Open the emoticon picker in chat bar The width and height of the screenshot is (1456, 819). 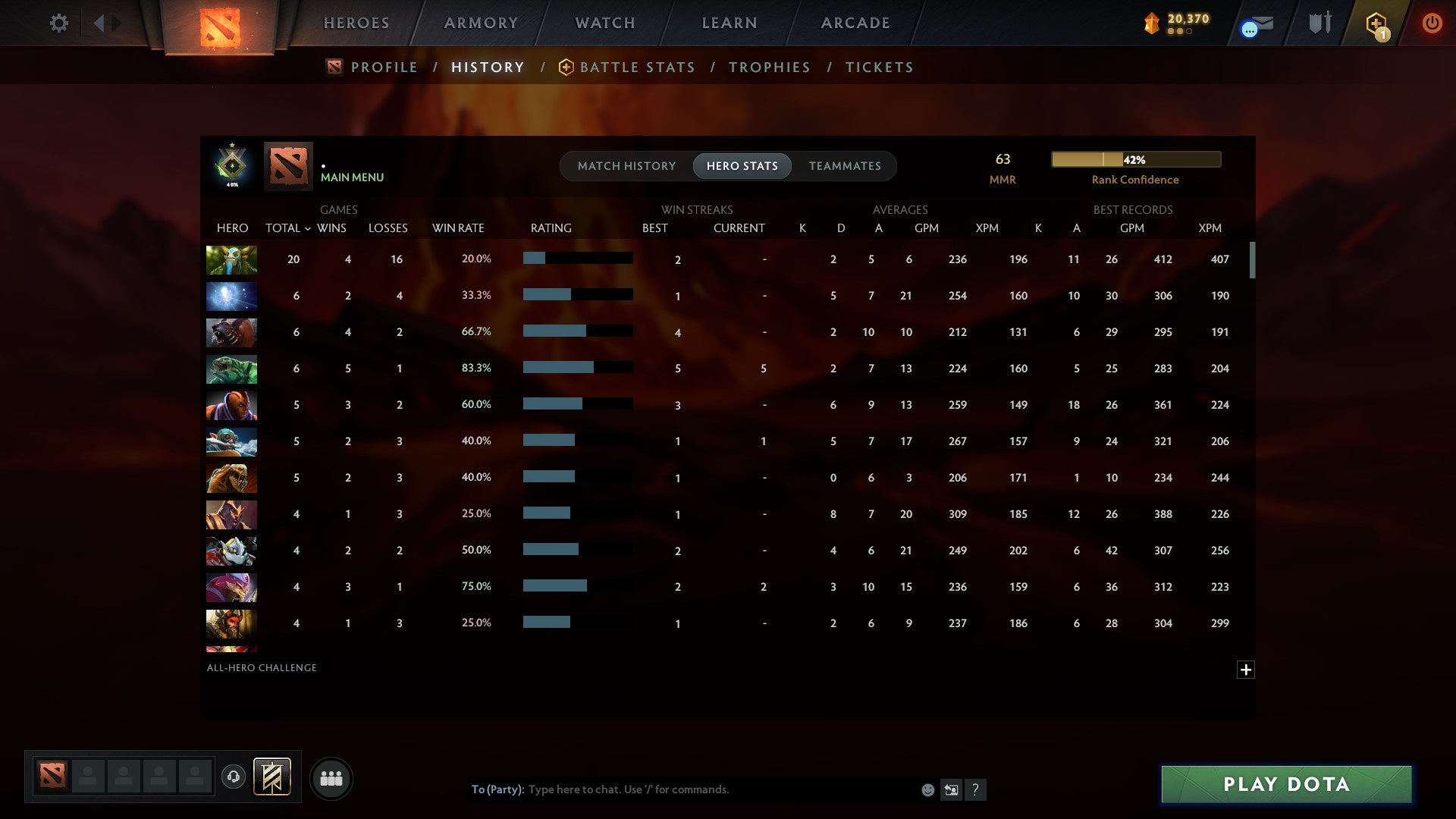pos(927,789)
